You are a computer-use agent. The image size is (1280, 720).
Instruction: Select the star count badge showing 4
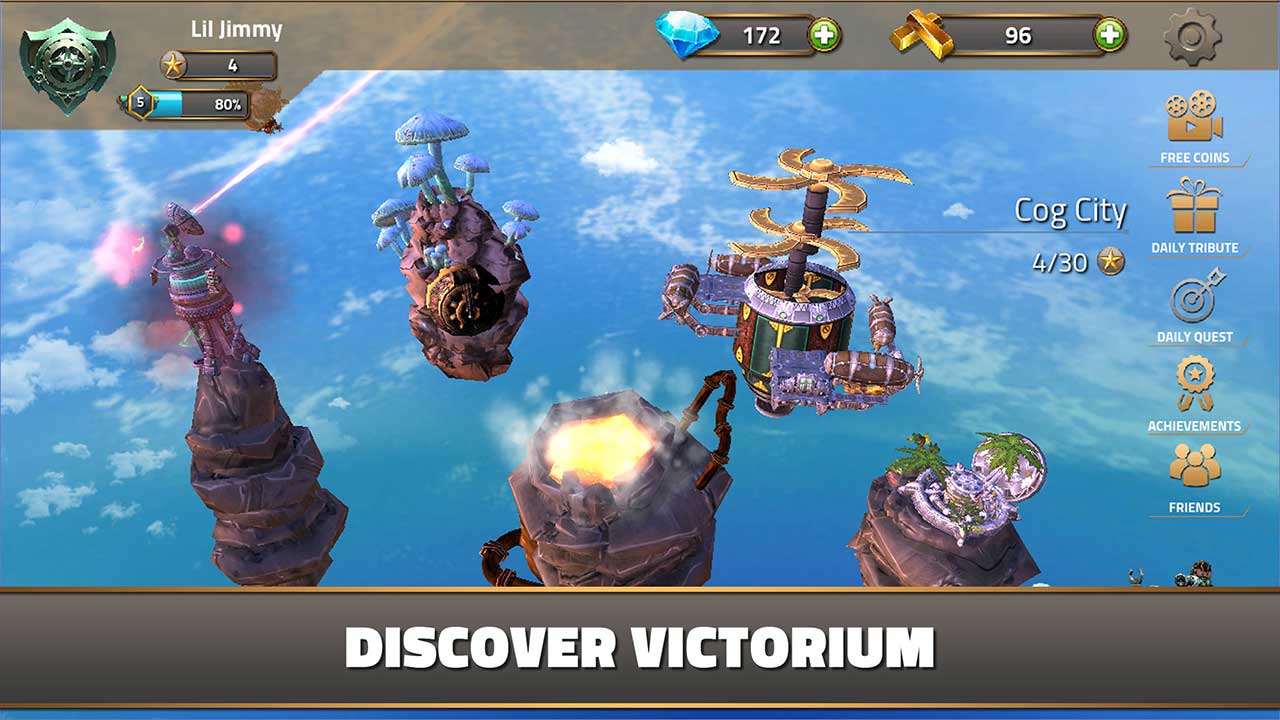(x=208, y=67)
